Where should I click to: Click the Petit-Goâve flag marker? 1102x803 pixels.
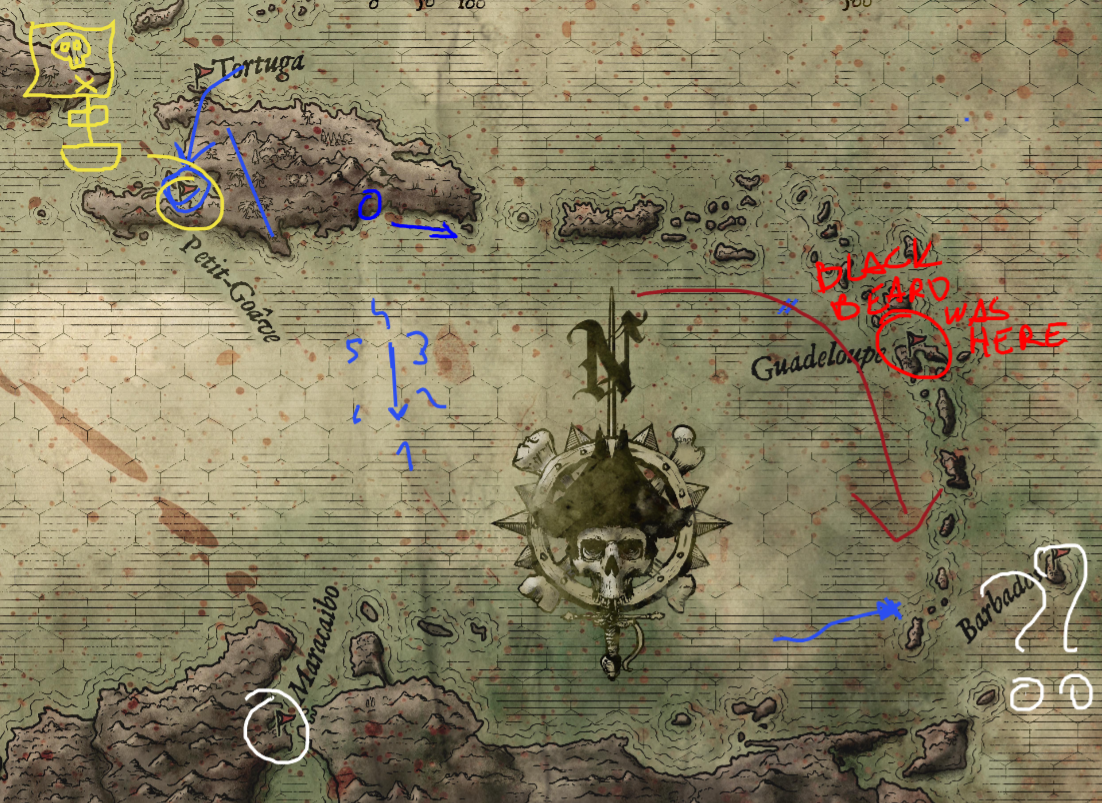[186, 187]
